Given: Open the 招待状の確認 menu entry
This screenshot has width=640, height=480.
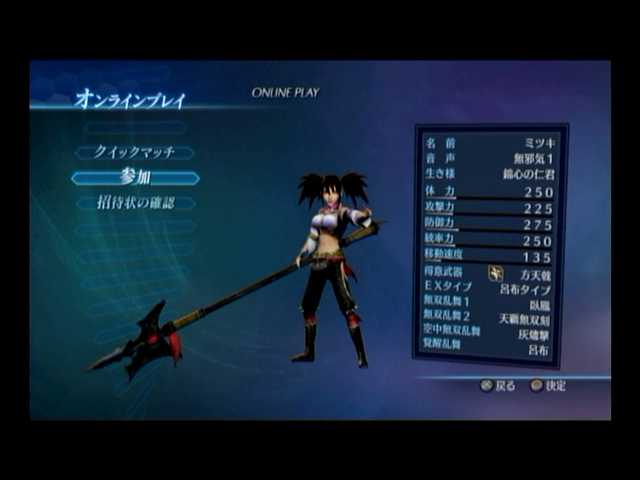Looking at the screenshot, I should pos(135,203).
